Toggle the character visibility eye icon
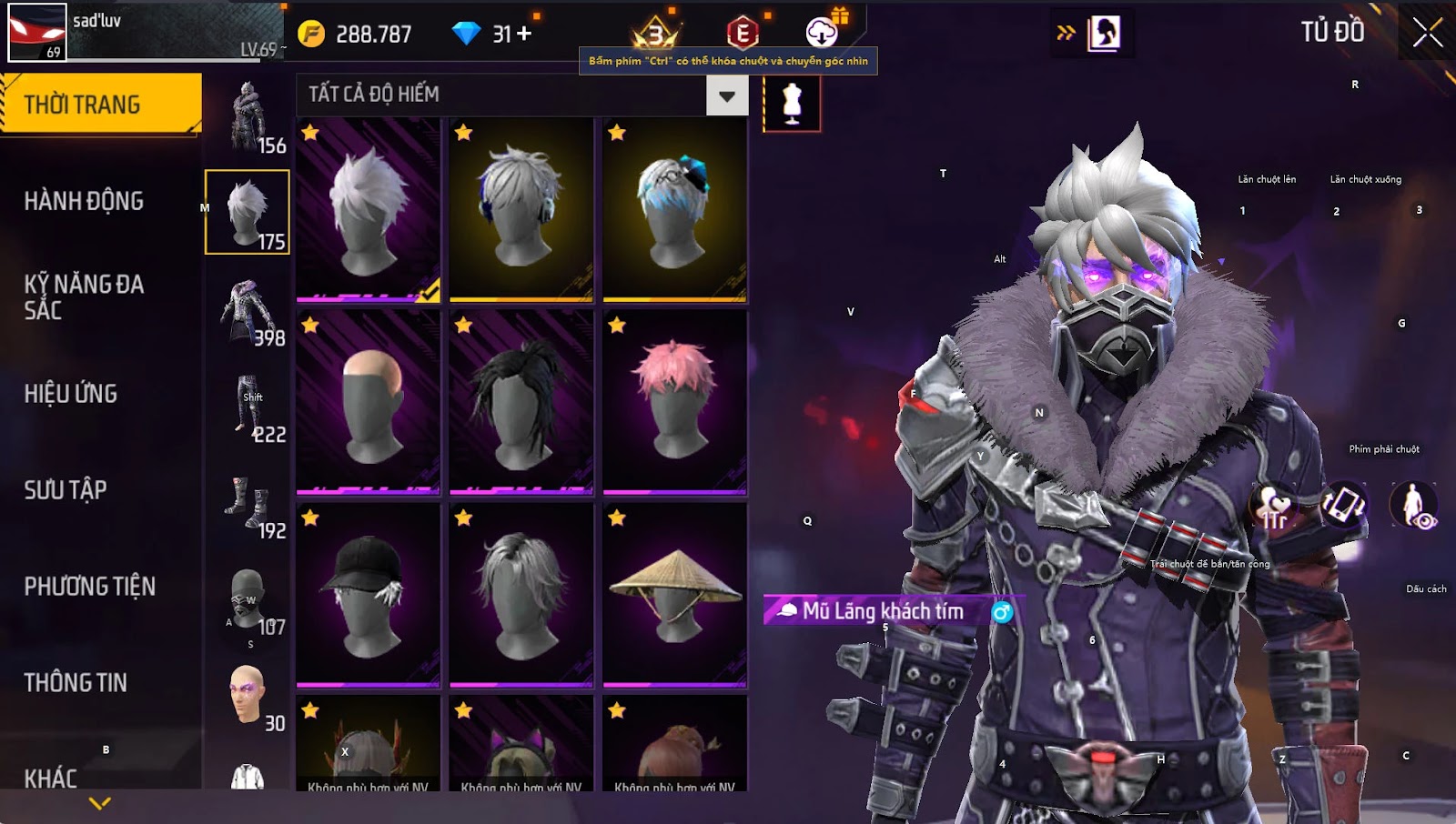Viewport: 1456px width, 824px height. [x=1413, y=505]
